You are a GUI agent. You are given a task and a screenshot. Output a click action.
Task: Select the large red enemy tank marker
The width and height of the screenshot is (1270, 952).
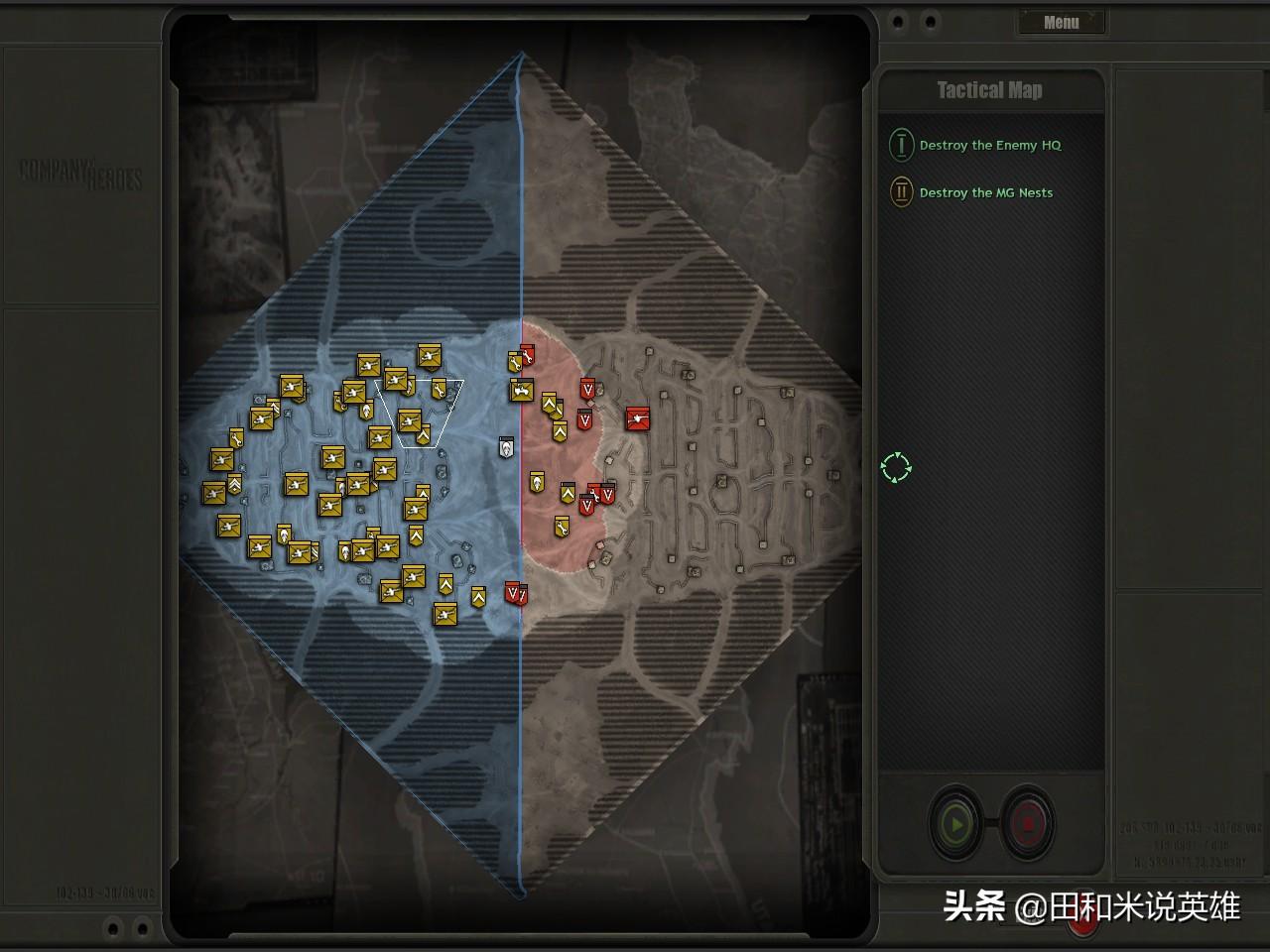pos(638,418)
